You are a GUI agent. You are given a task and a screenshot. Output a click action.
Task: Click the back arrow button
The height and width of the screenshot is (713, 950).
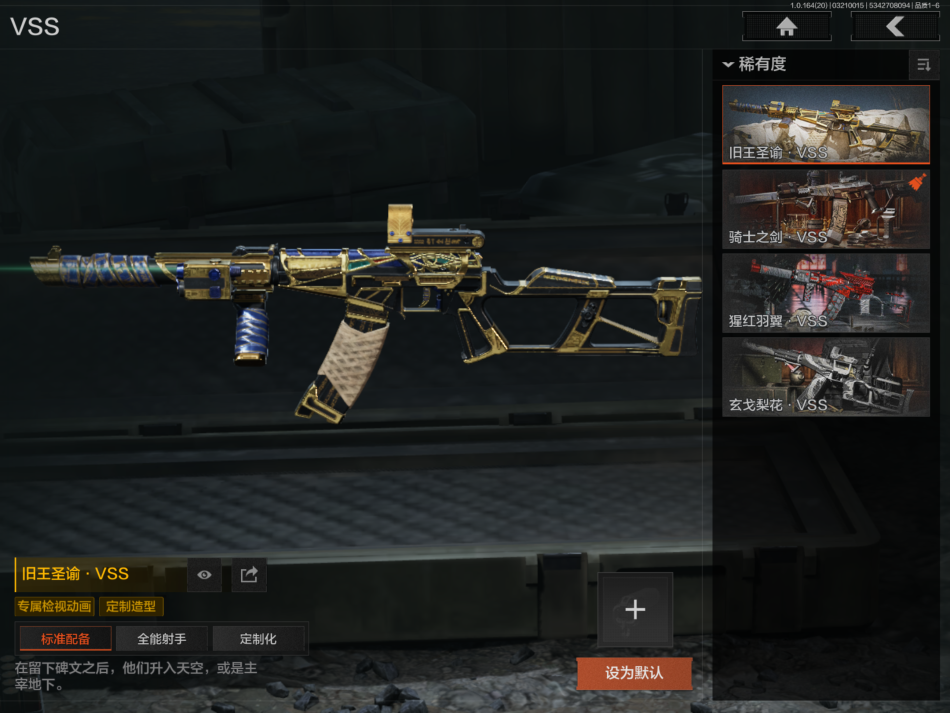[894, 27]
